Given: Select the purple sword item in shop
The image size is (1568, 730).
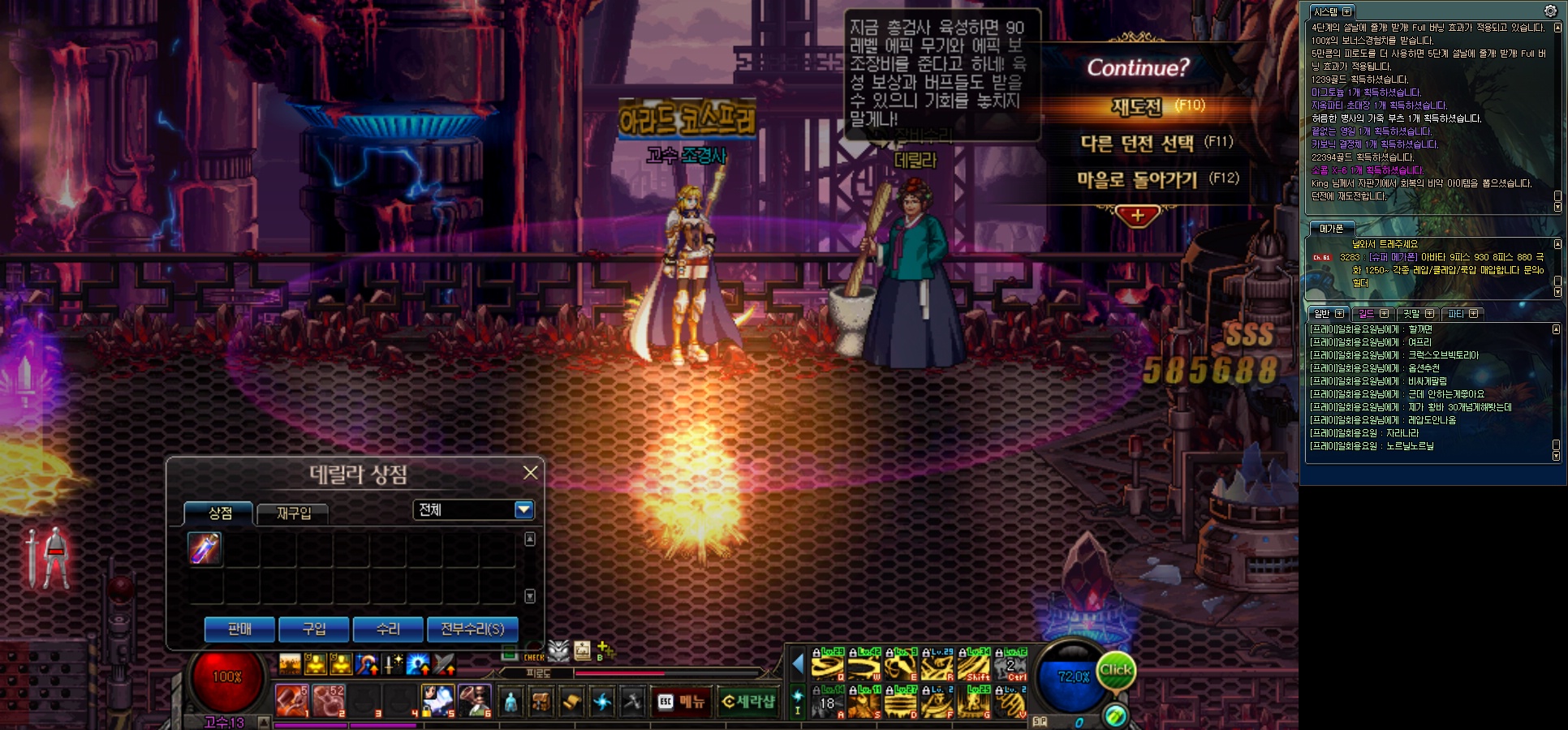Looking at the screenshot, I should click(x=204, y=548).
